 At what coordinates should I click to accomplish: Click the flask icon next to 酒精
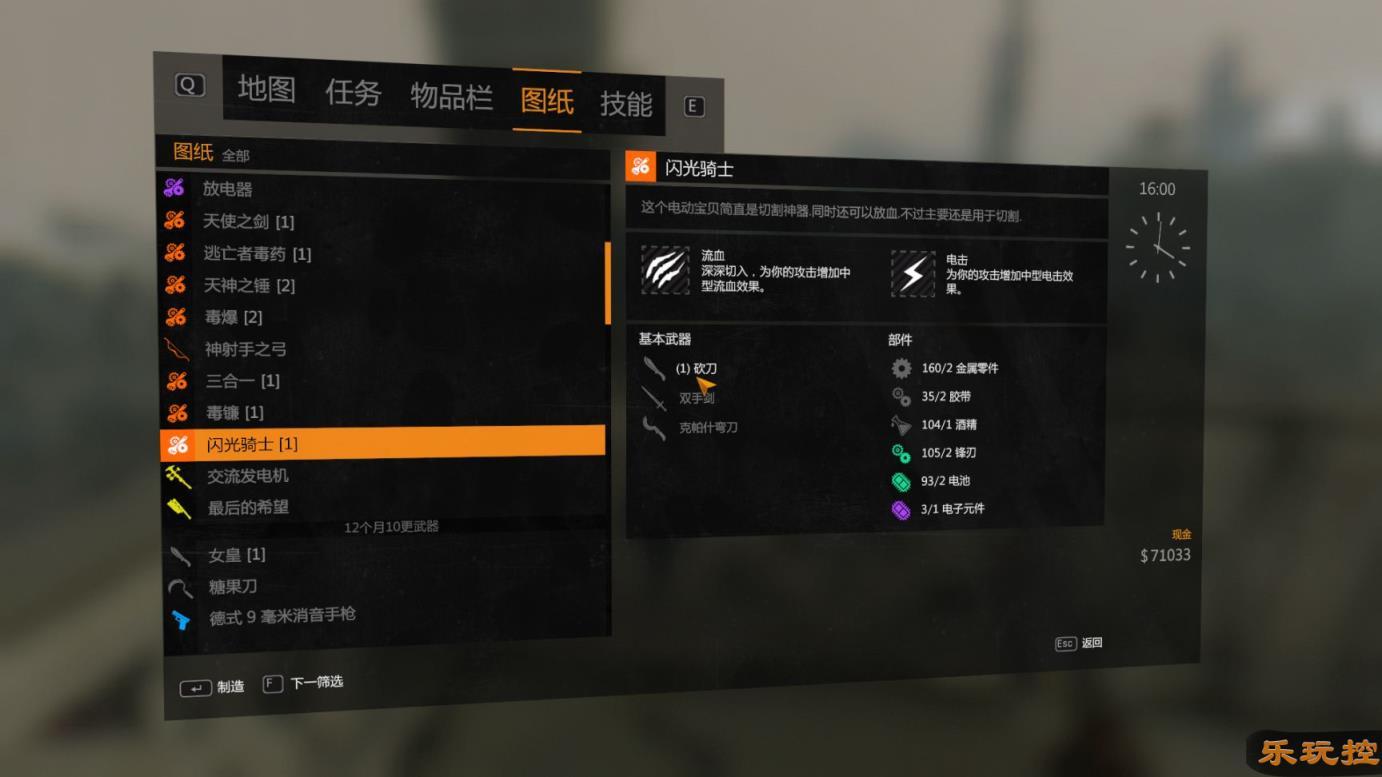pyautogui.click(x=901, y=424)
